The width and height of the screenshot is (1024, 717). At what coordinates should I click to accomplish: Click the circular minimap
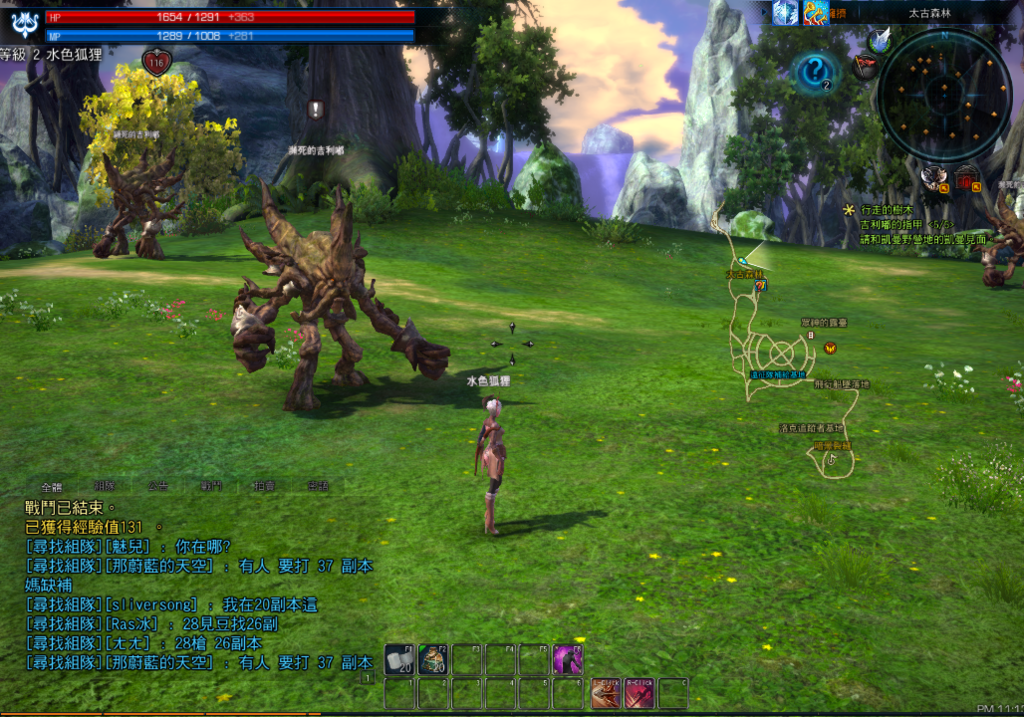point(944,95)
